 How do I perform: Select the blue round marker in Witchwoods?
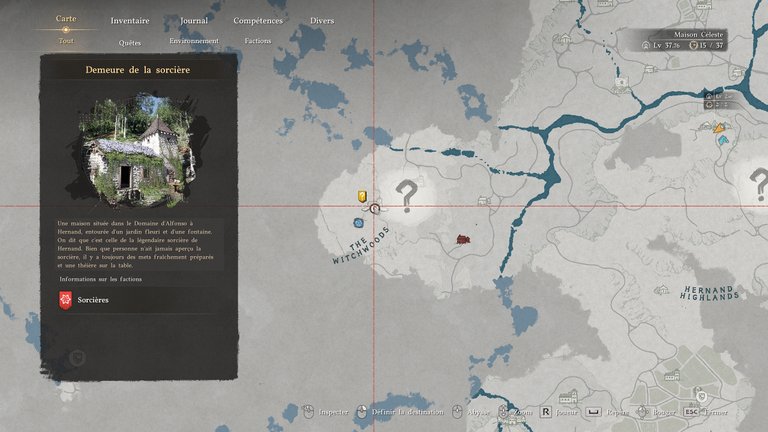[x=357, y=223]
